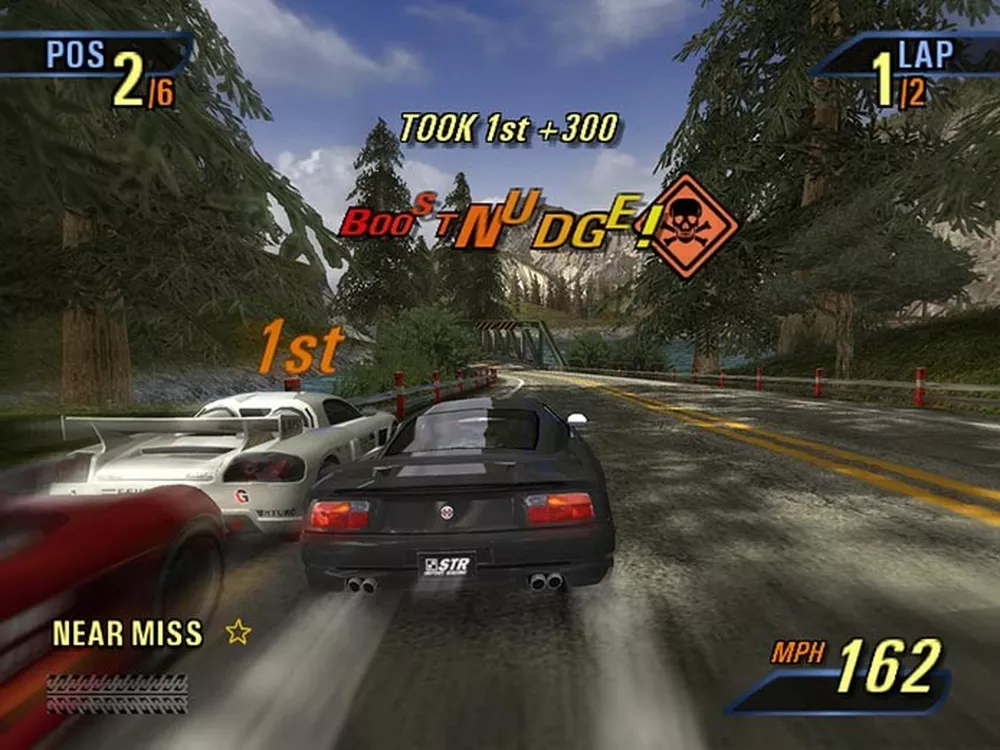Click the orange skull hazard icon
This screenshot has height=750, width=1000.
(x=686, y=226)
